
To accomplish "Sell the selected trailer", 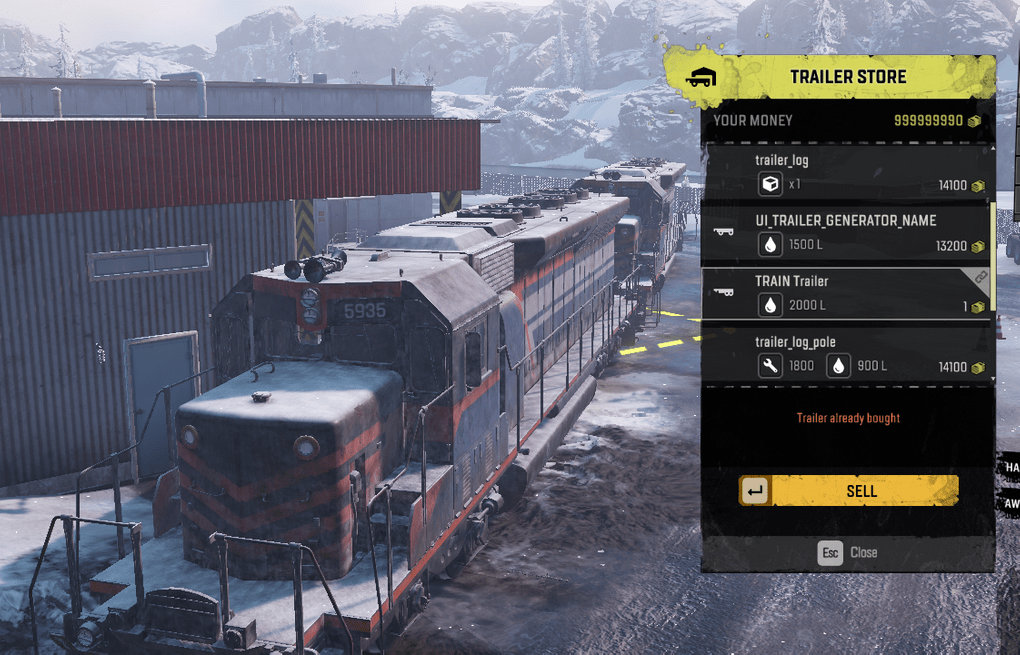I will click(849, 491).
